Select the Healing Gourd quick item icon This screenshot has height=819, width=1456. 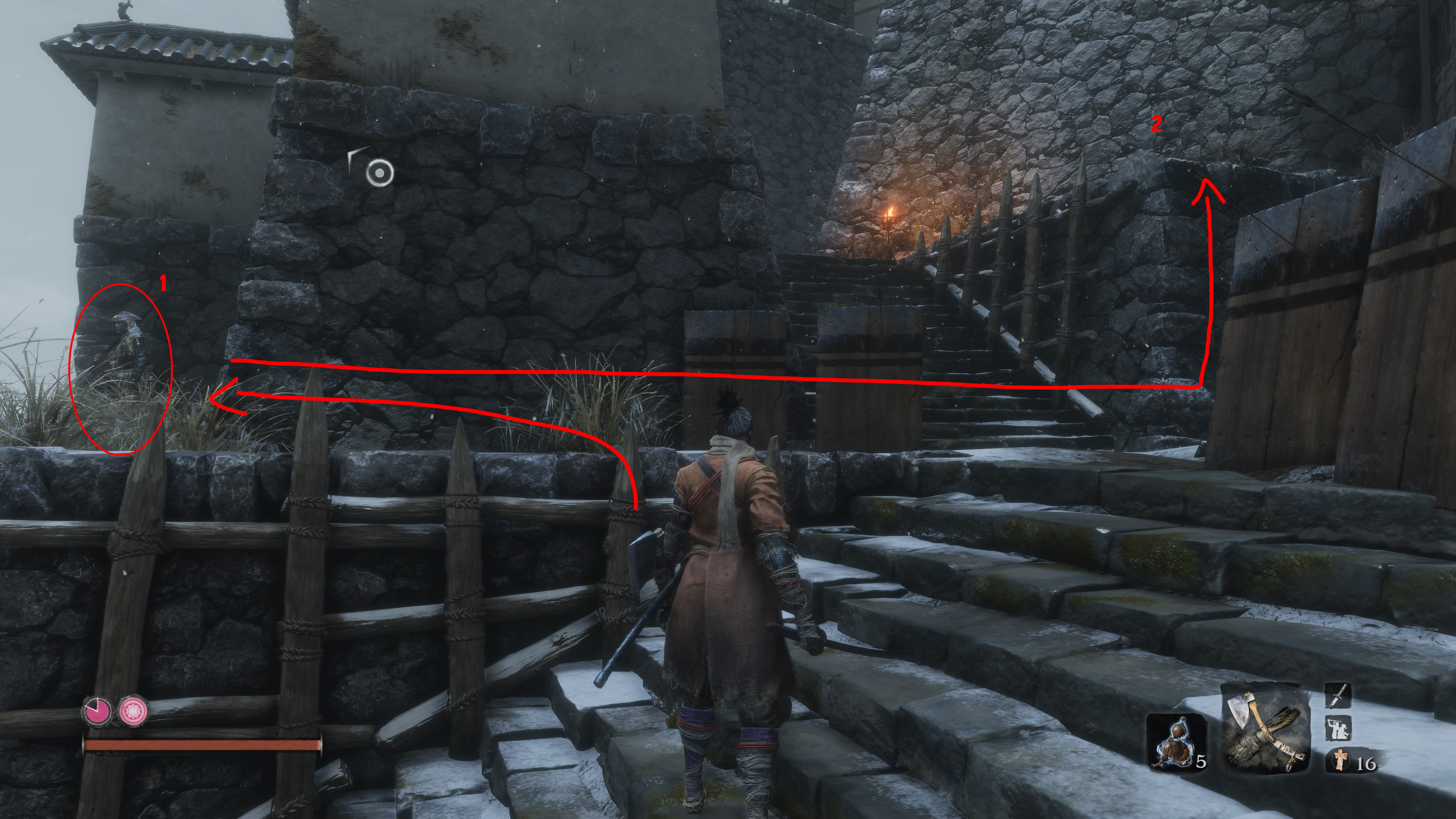(x=1176, y=742)
